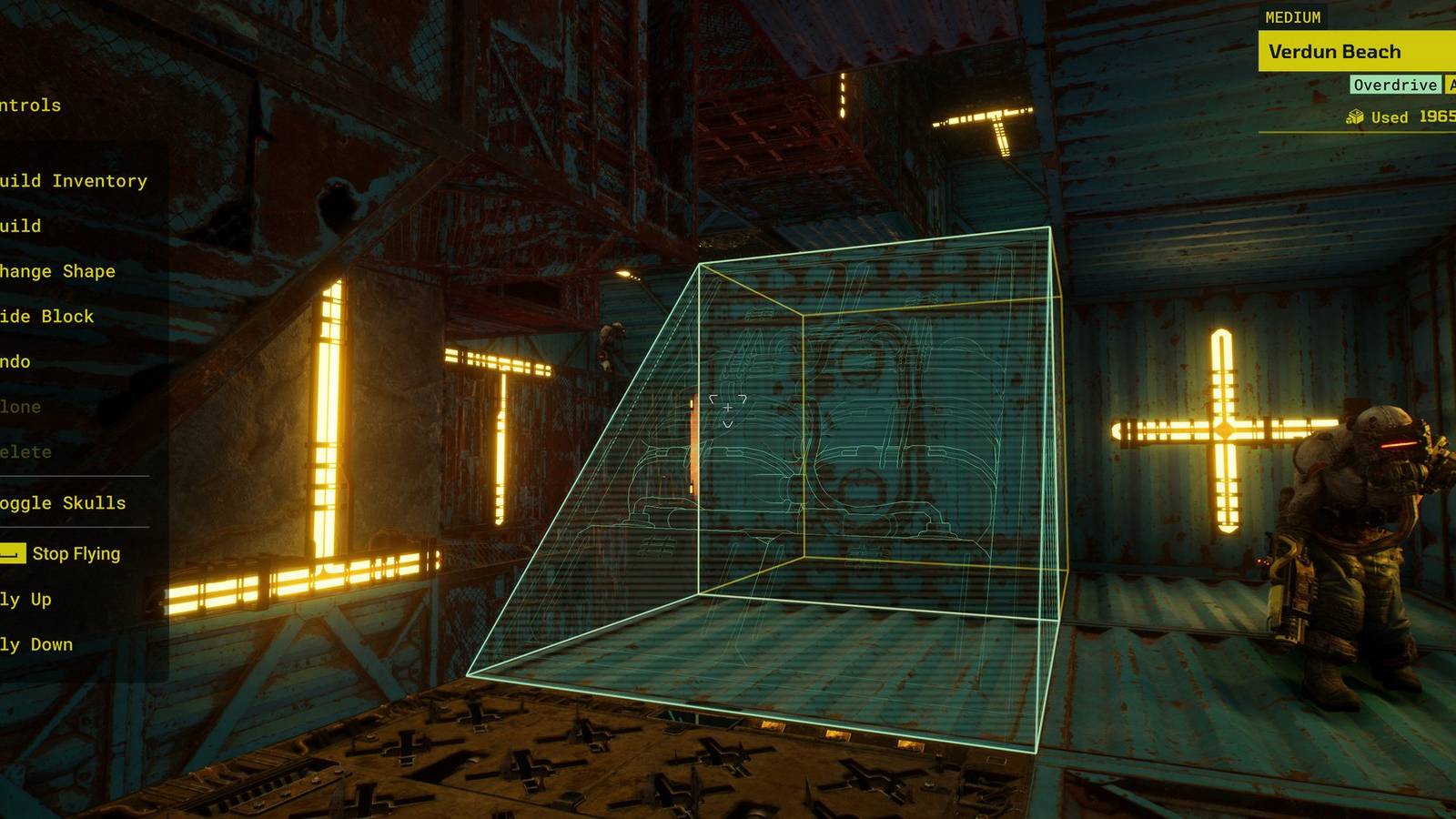The width and height of the screenshot is (1456, 819).
Task: Click the yellow capacity cube icon beside Used
Action: pyautogui.click(x=1356, y=116)
